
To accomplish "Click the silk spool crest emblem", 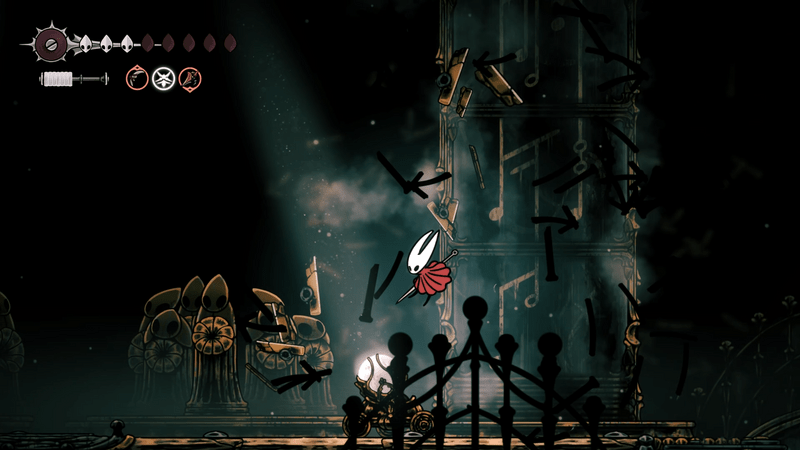I will [x=50, y=43].
